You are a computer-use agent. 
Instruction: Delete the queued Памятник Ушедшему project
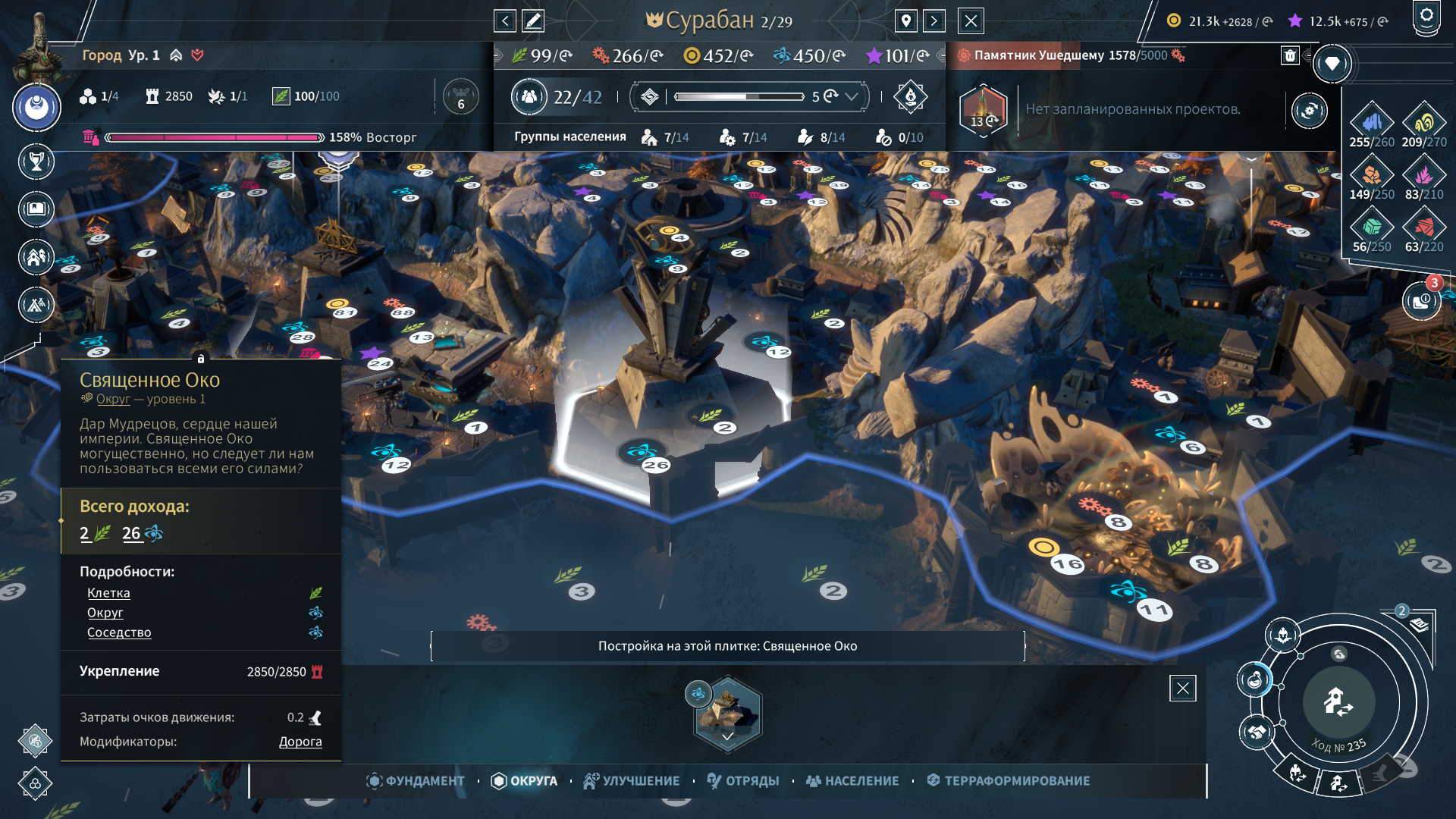pyautogui.click(x=1290, y=55)
